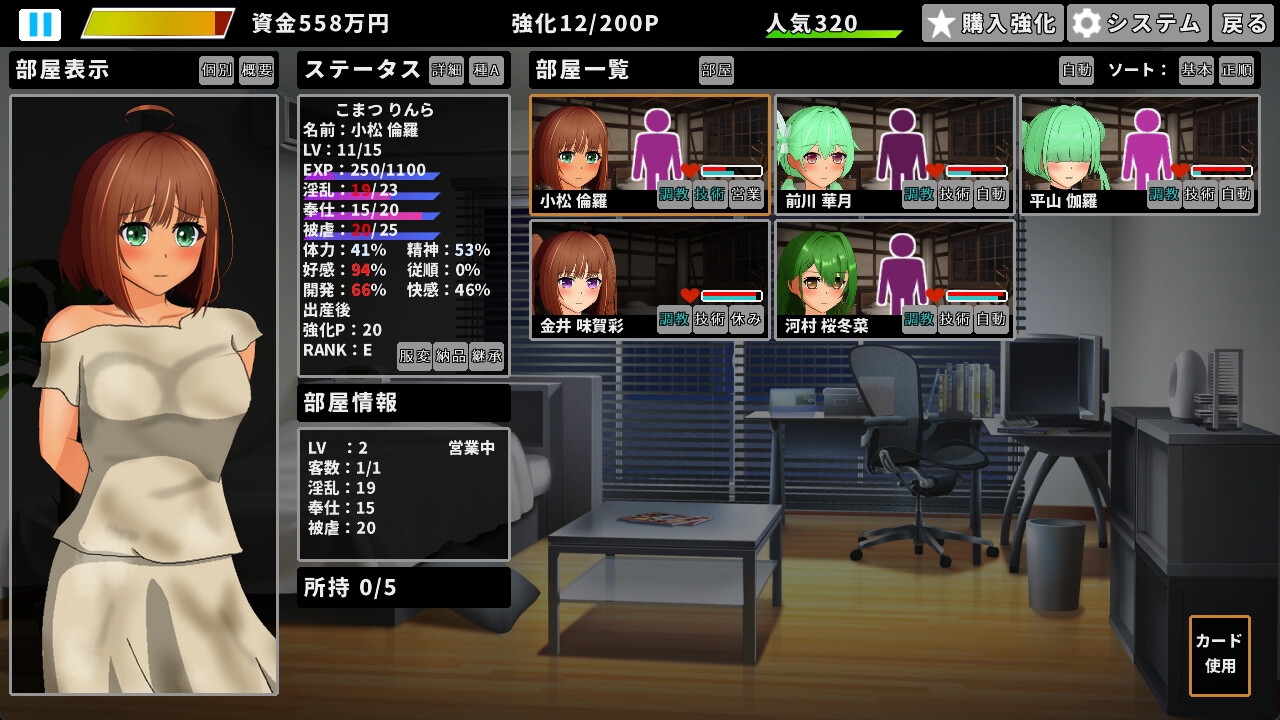Click the pause icon in top-left corner

pyautogui.click(x=39, y=22)
